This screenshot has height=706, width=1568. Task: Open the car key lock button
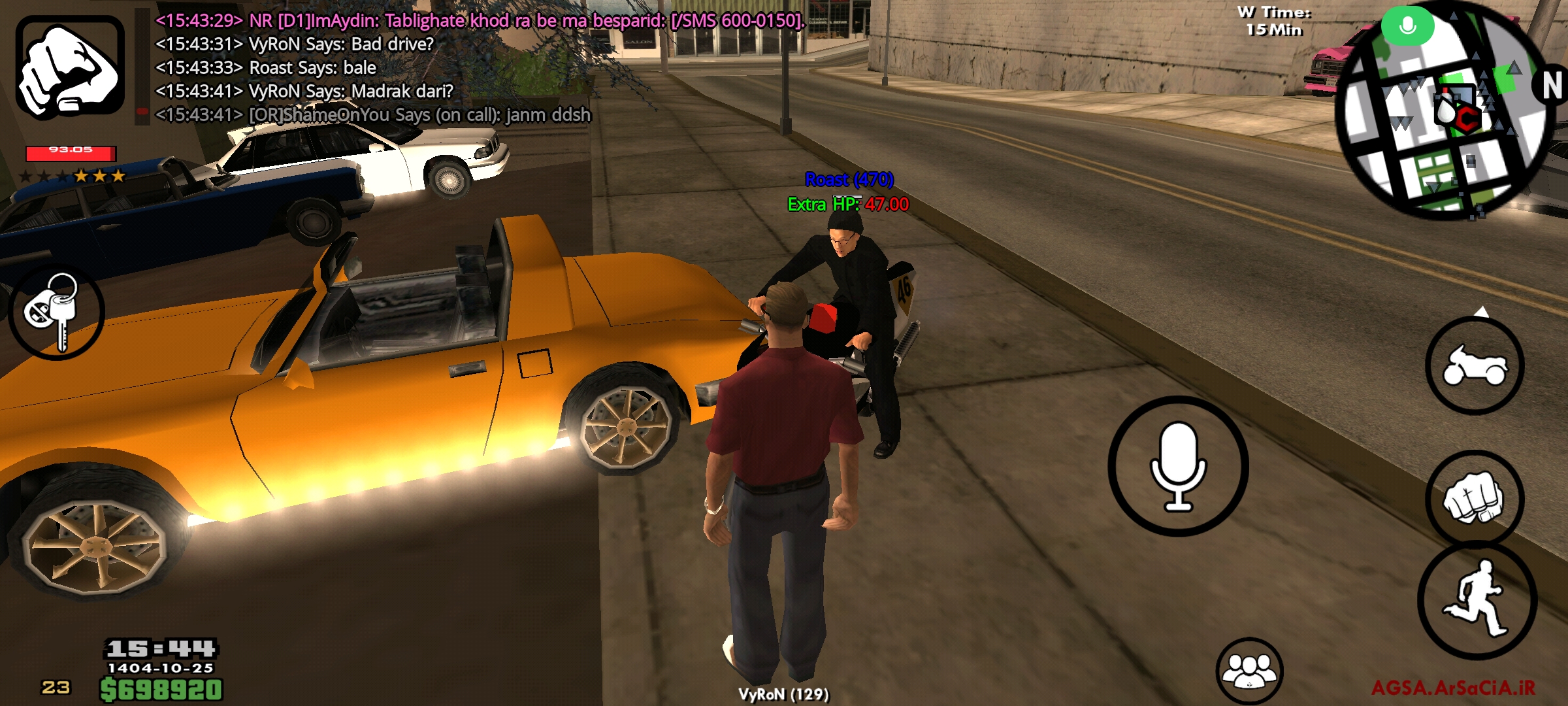point(56,312)
